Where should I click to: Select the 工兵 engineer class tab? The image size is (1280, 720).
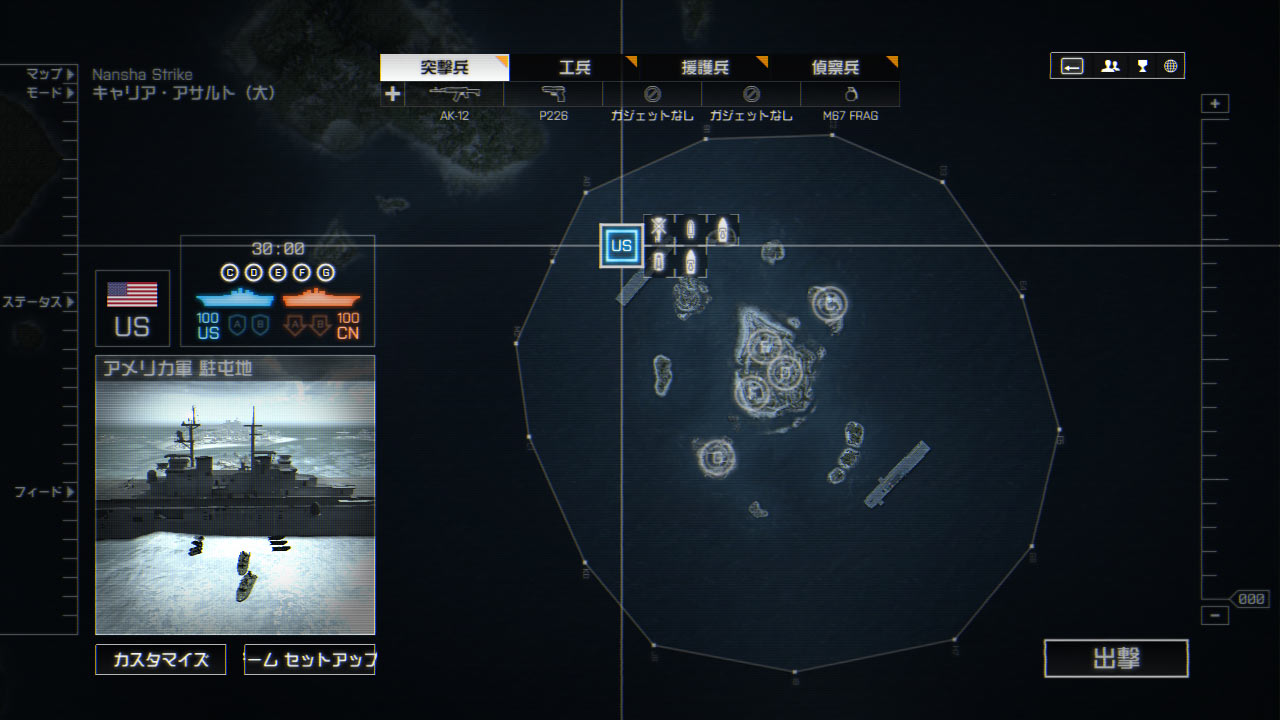pyautogui.click(x=574, y=68)
